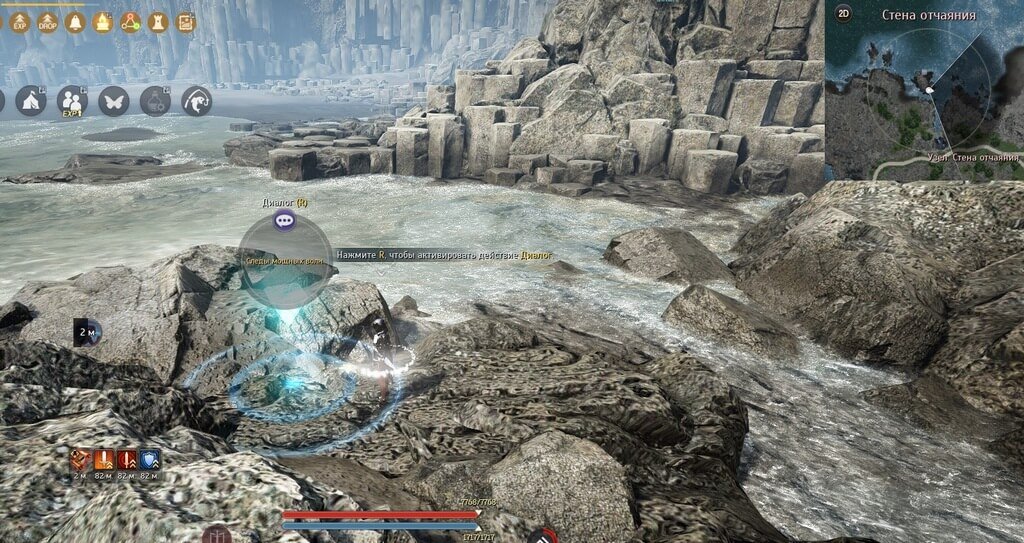Select the campfire icon
The height and width of the screenshot is (543, 1024).
(x=103, y=22)
